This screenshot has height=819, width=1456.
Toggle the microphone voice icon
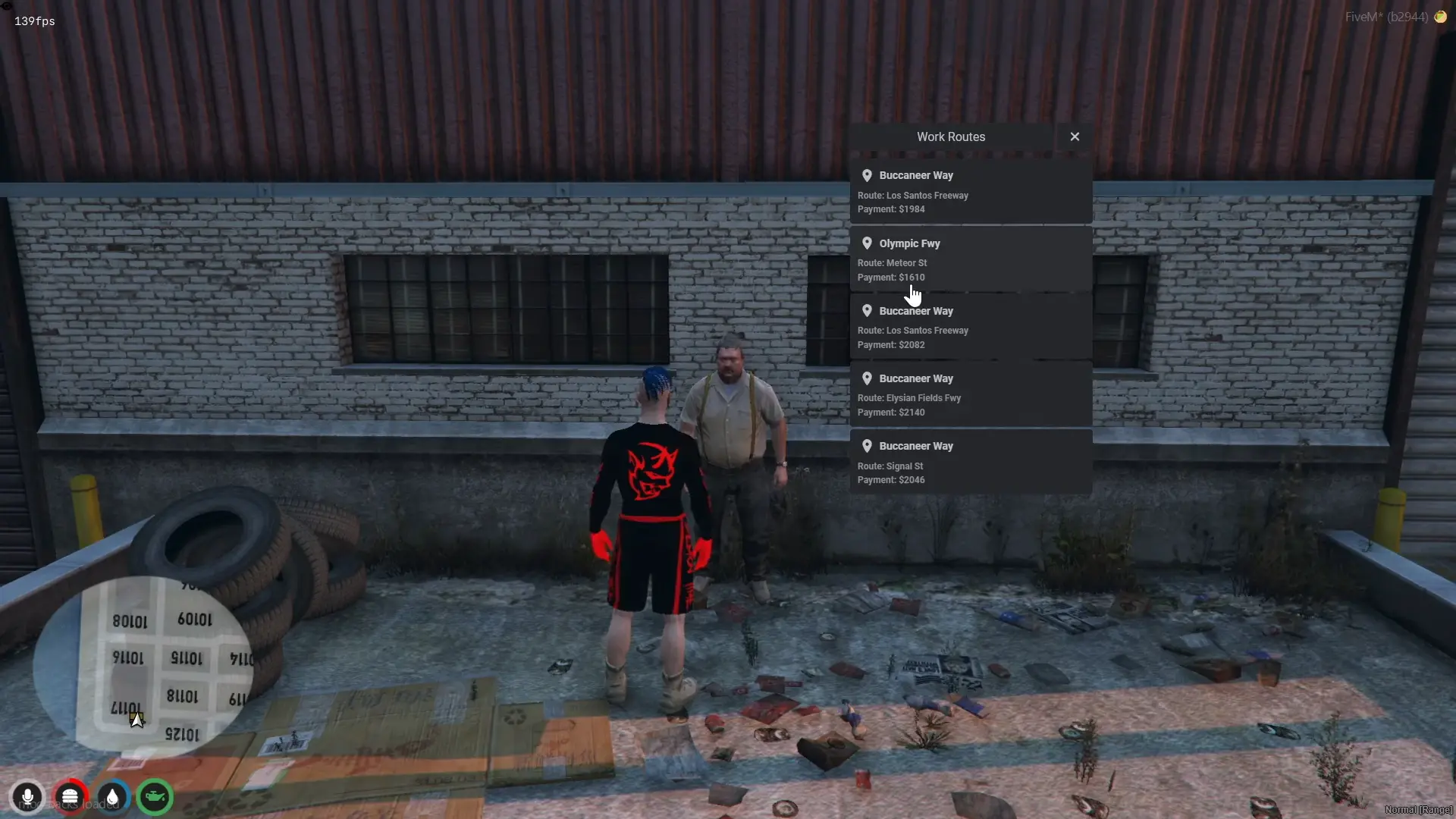point(27,797)
